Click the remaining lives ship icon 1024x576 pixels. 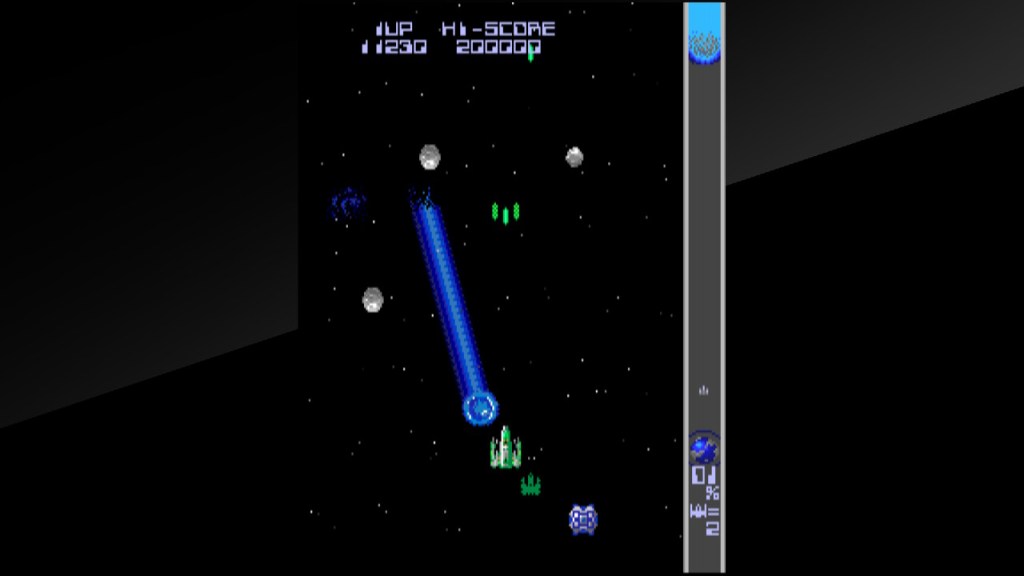(x=698, y=512)
